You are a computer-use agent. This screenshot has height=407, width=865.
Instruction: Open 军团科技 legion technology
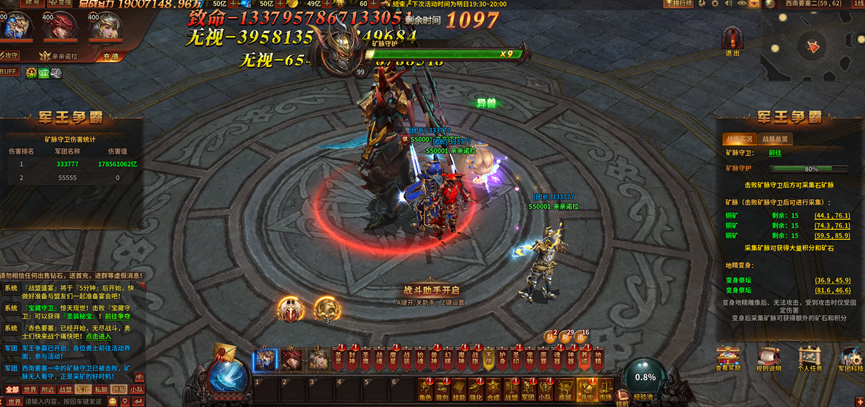(850, 359)
